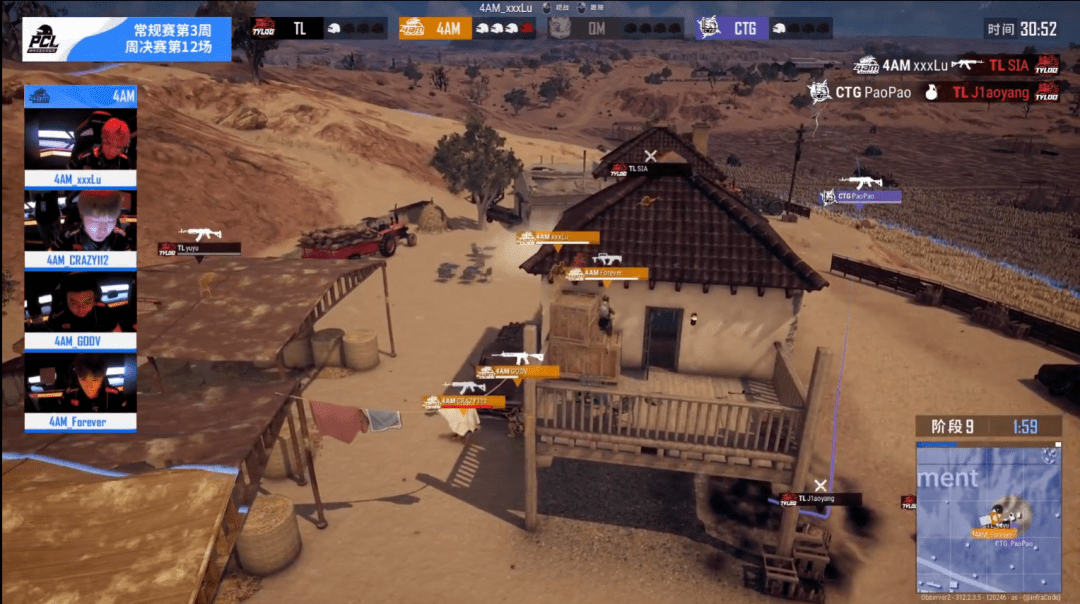Screen dimensions: 1080x604
Task: Select the TL team panel in top bar
Action: [318, 28]
